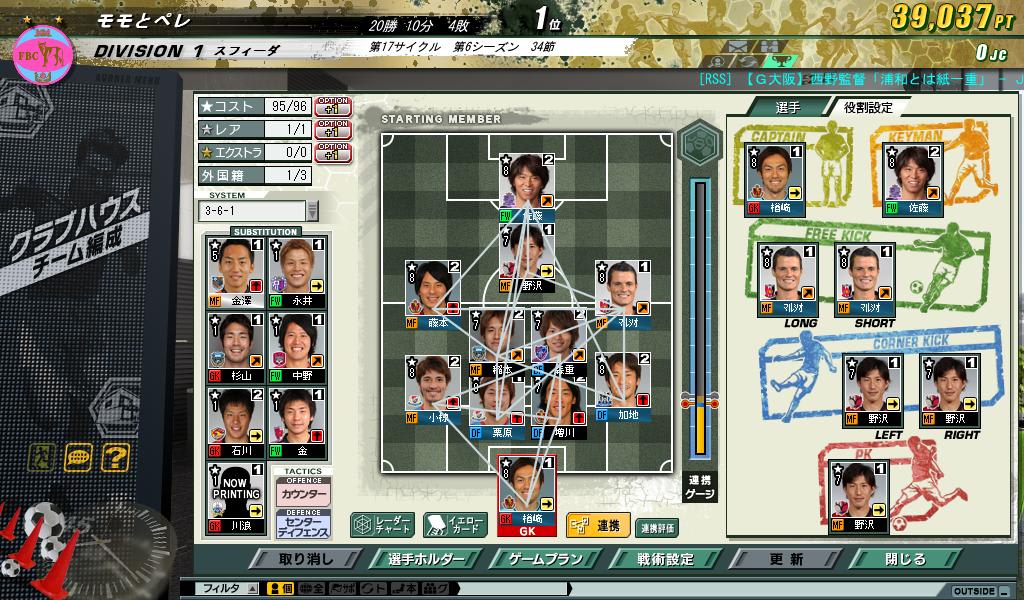Click the 更新 update button
This screenshot has height=600, width=1024.
pyautogui.click(x=786, y=559)
